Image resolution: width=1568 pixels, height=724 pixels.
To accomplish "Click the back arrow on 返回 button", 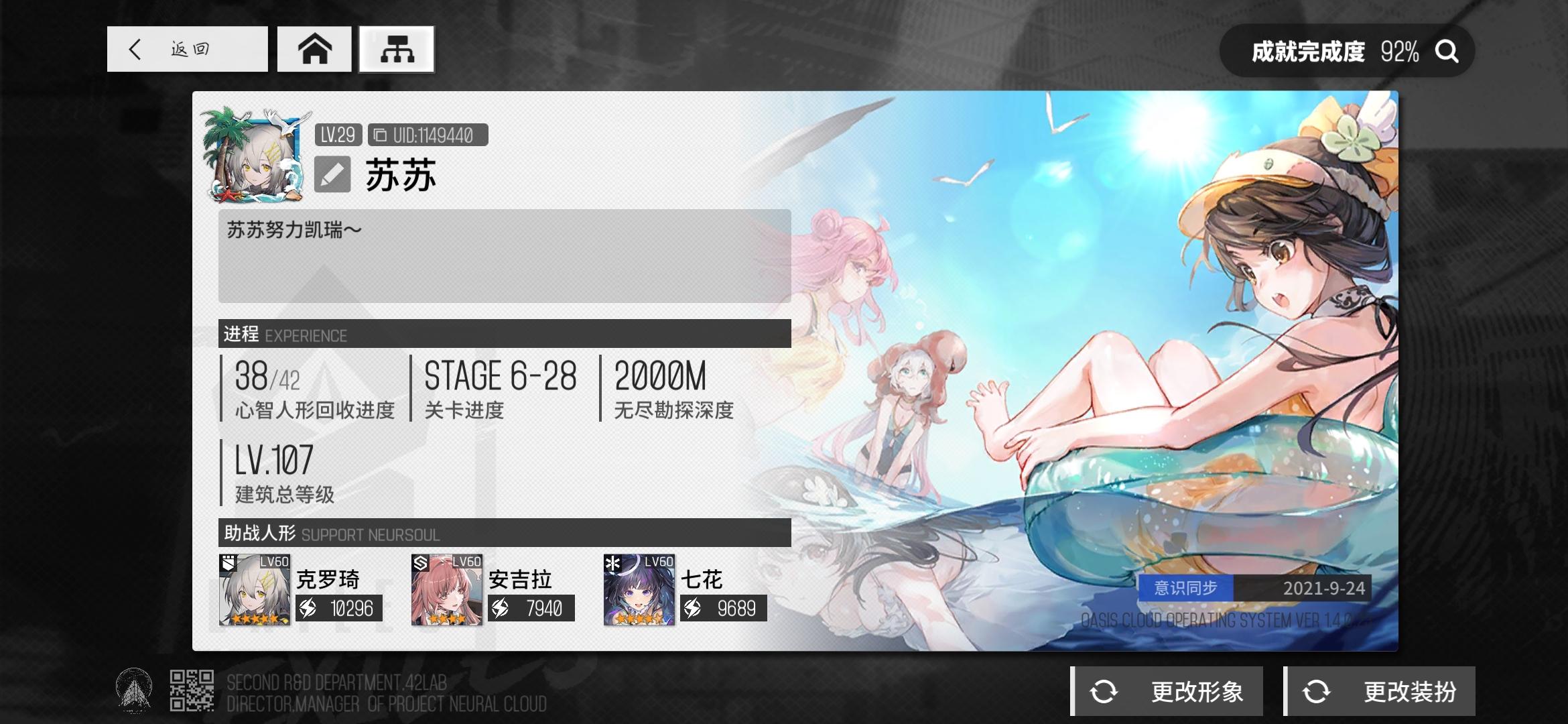I will click(x=134, y=49).
